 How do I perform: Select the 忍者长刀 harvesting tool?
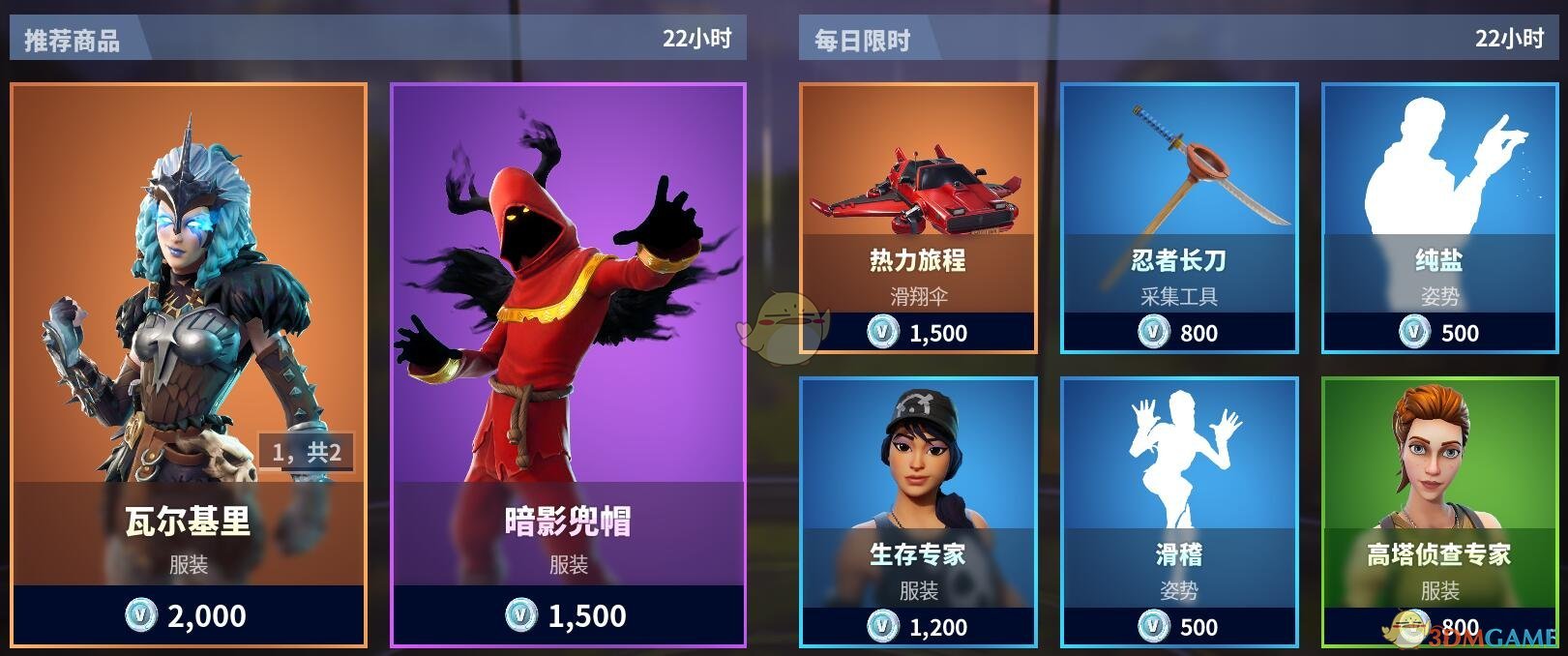click(x=1179, y=218)
